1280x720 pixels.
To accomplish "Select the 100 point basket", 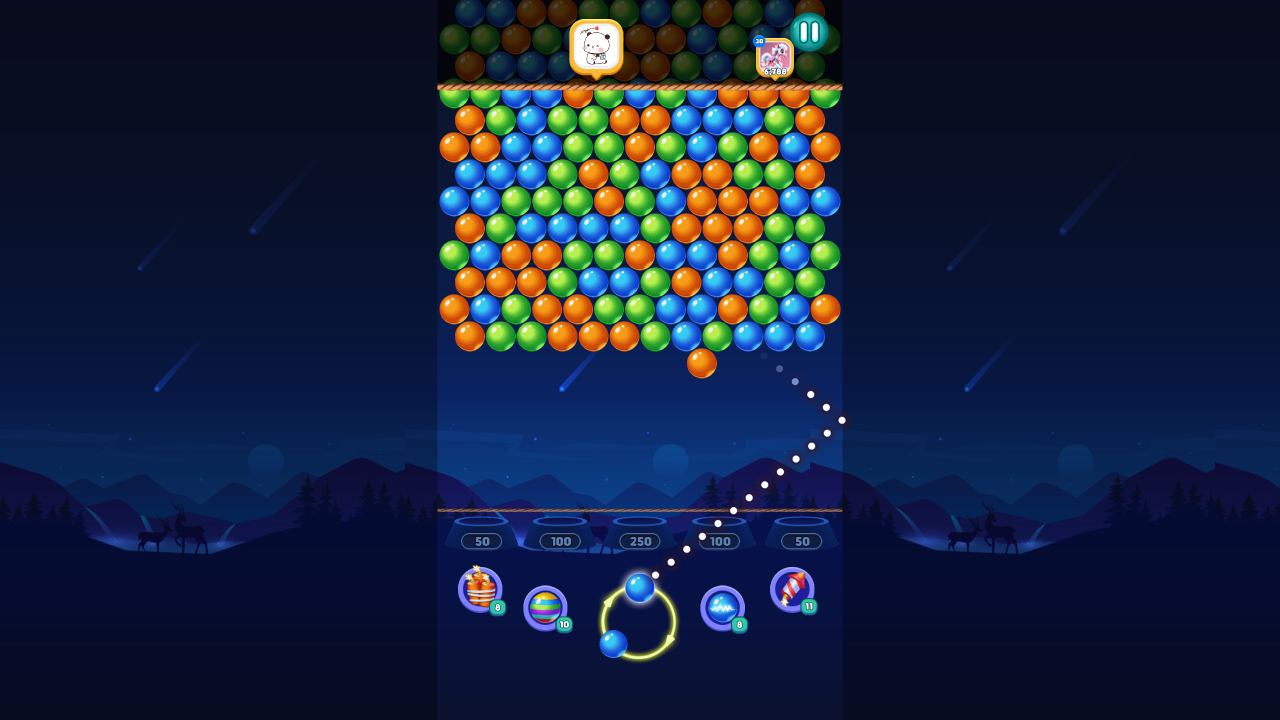I will 561,540.
